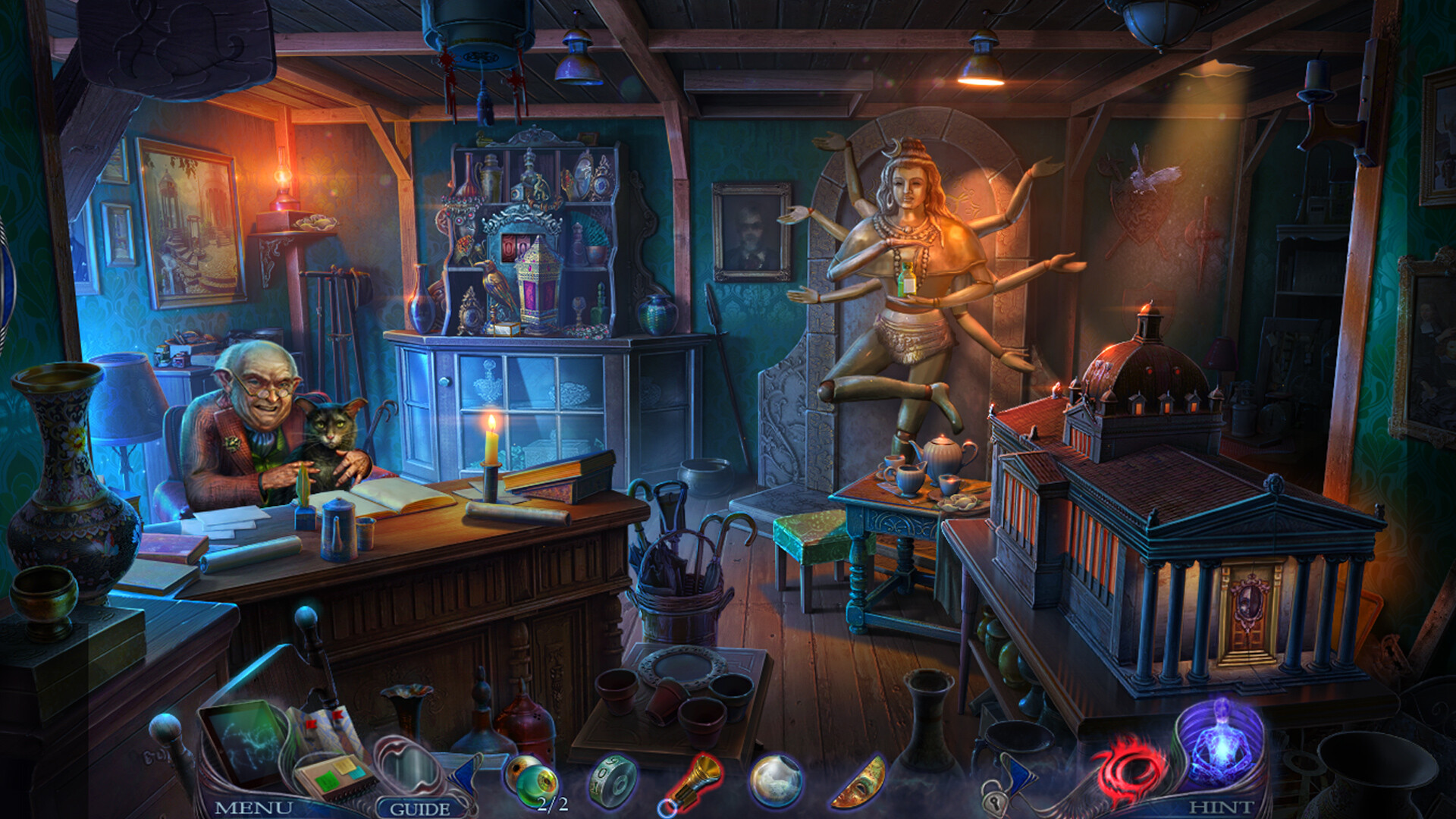Click the padlock icon near the inventory

pos(995,802)
